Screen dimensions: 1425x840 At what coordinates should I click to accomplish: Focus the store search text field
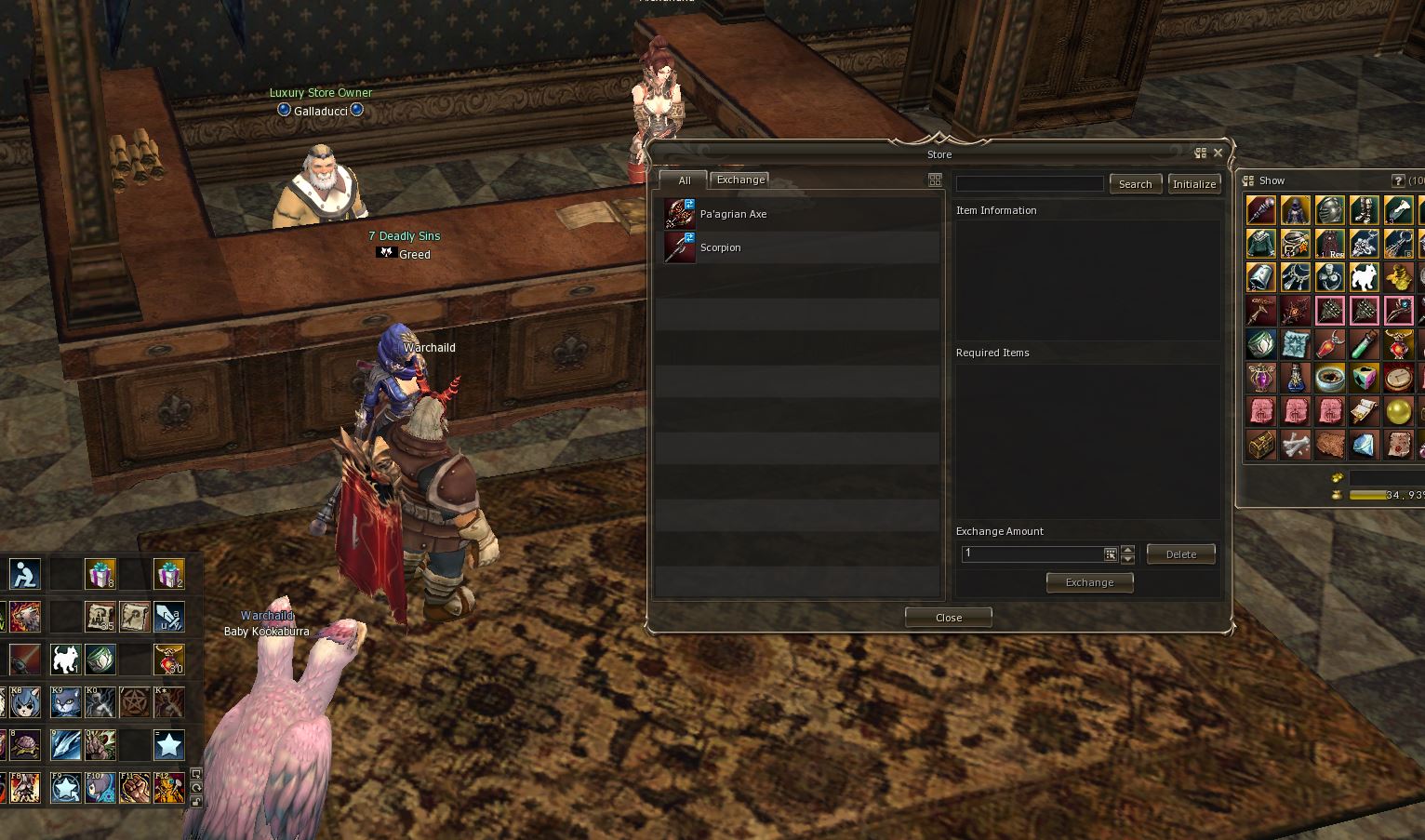1030,184
